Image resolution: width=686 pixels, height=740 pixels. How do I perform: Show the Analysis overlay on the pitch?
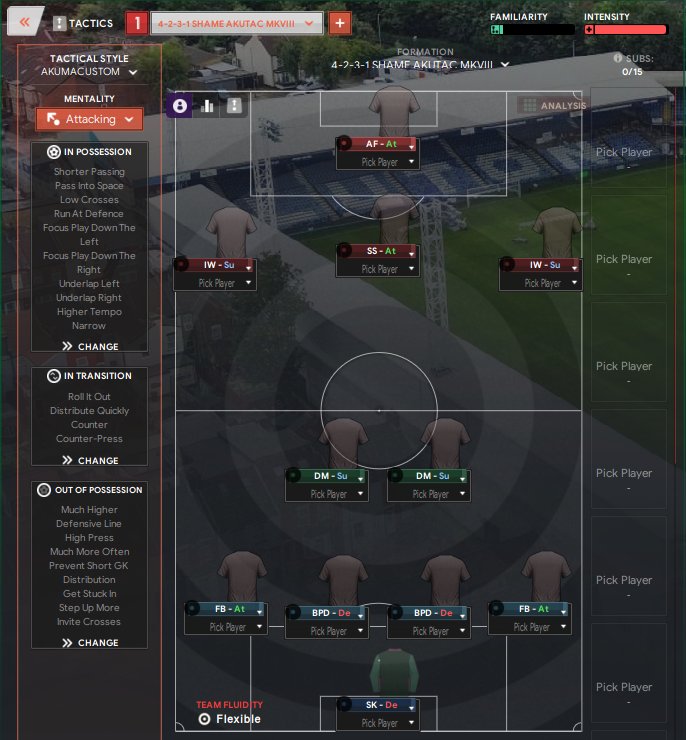pos(553,105)
